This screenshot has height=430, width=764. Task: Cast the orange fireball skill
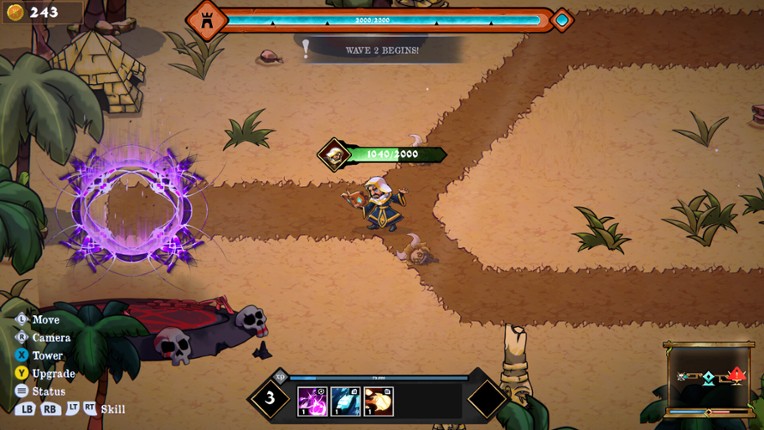(378, 401)
